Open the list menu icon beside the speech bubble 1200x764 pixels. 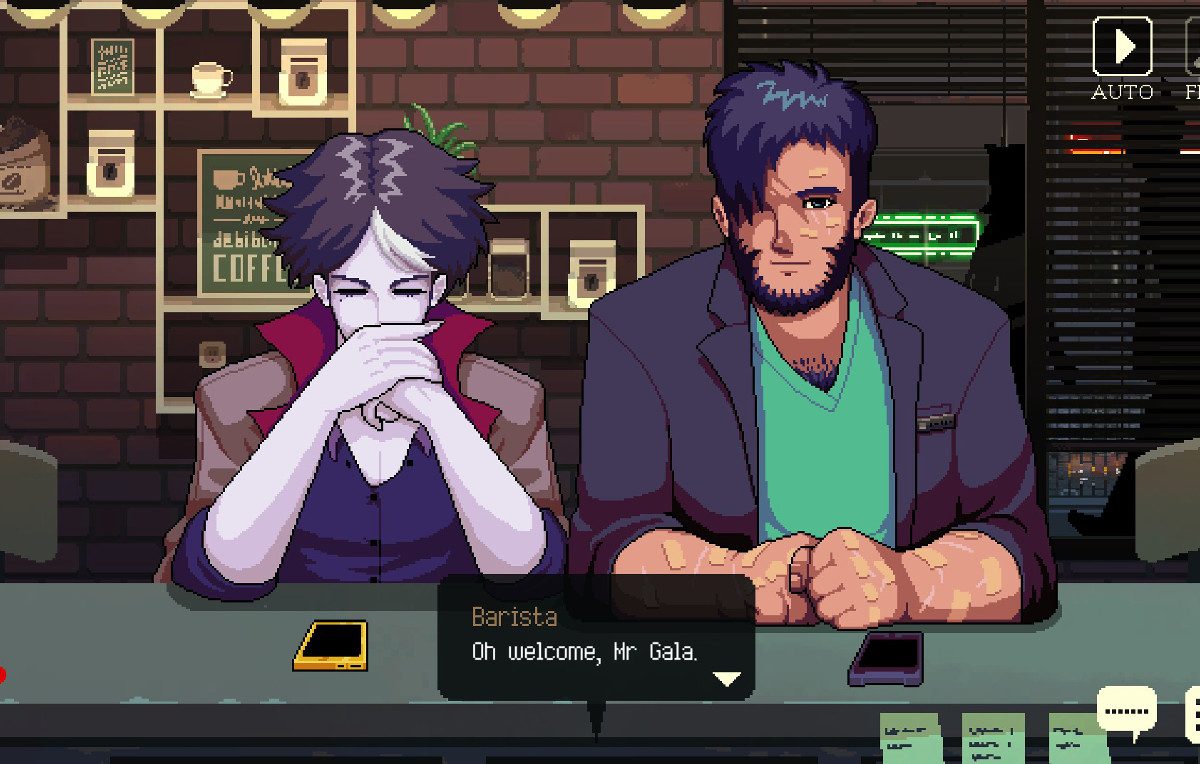click(x=1192, y=714)
